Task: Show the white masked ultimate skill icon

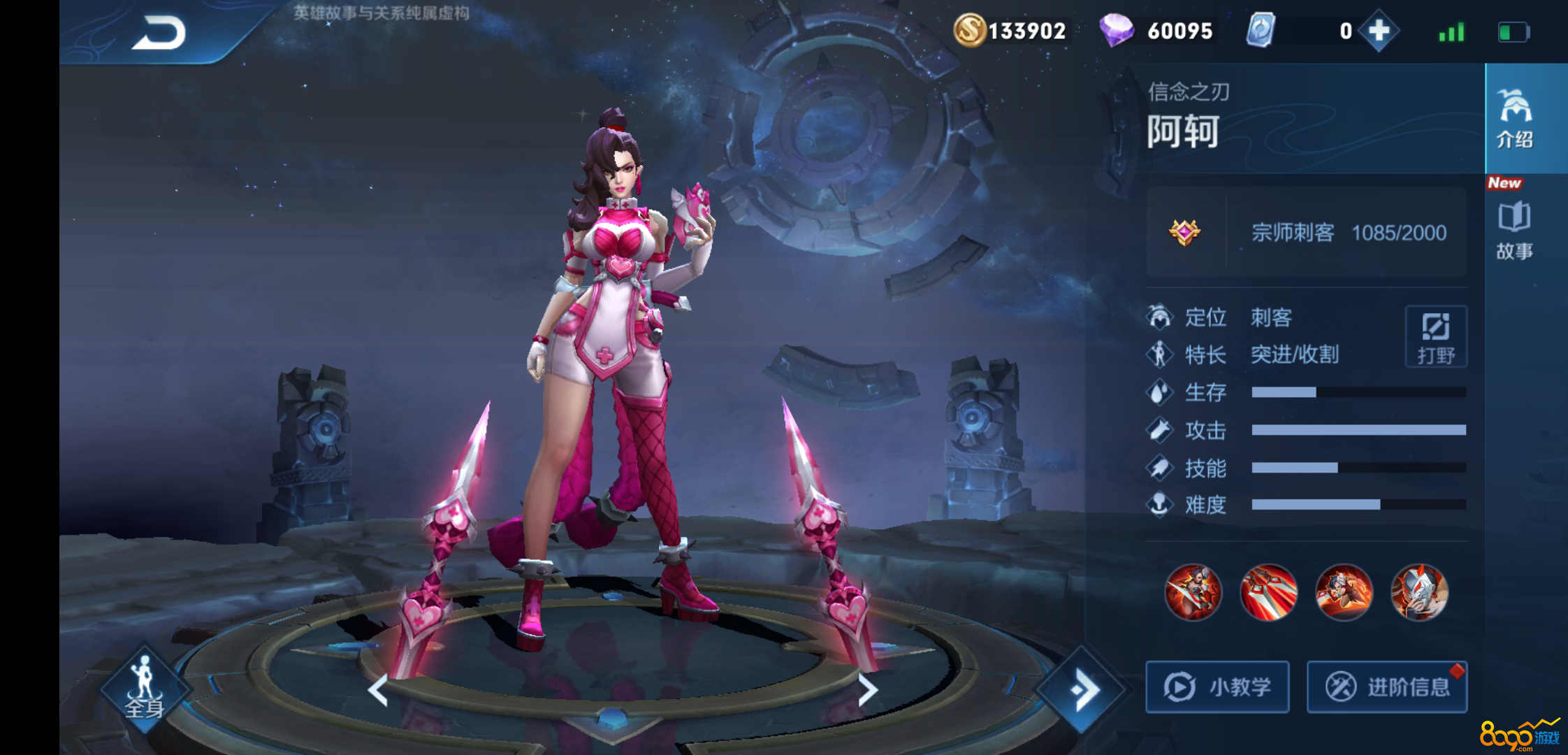Action: tap(1419, 593)
